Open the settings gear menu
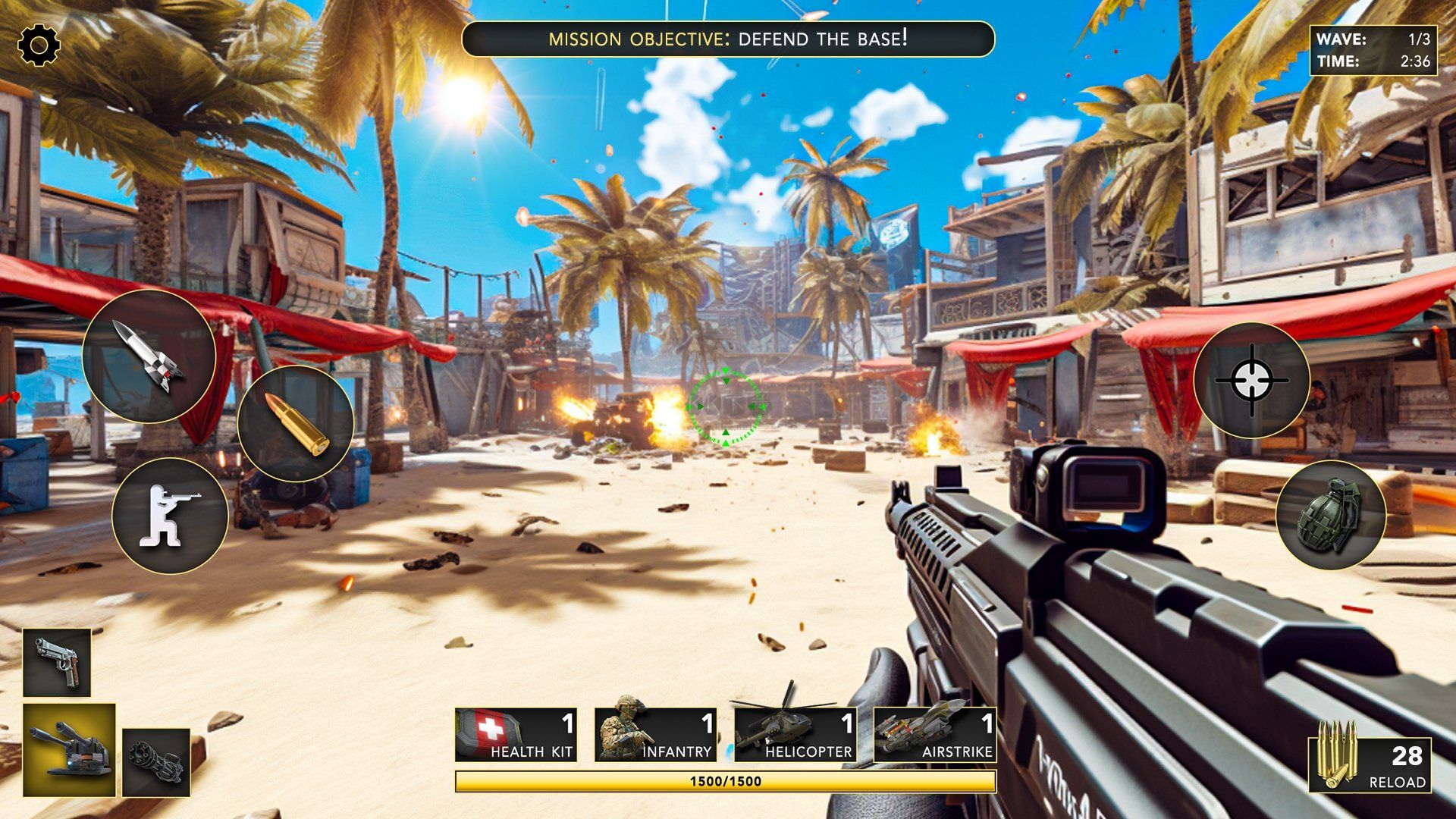The image size is (1456, 819). (x=39, y=45)
